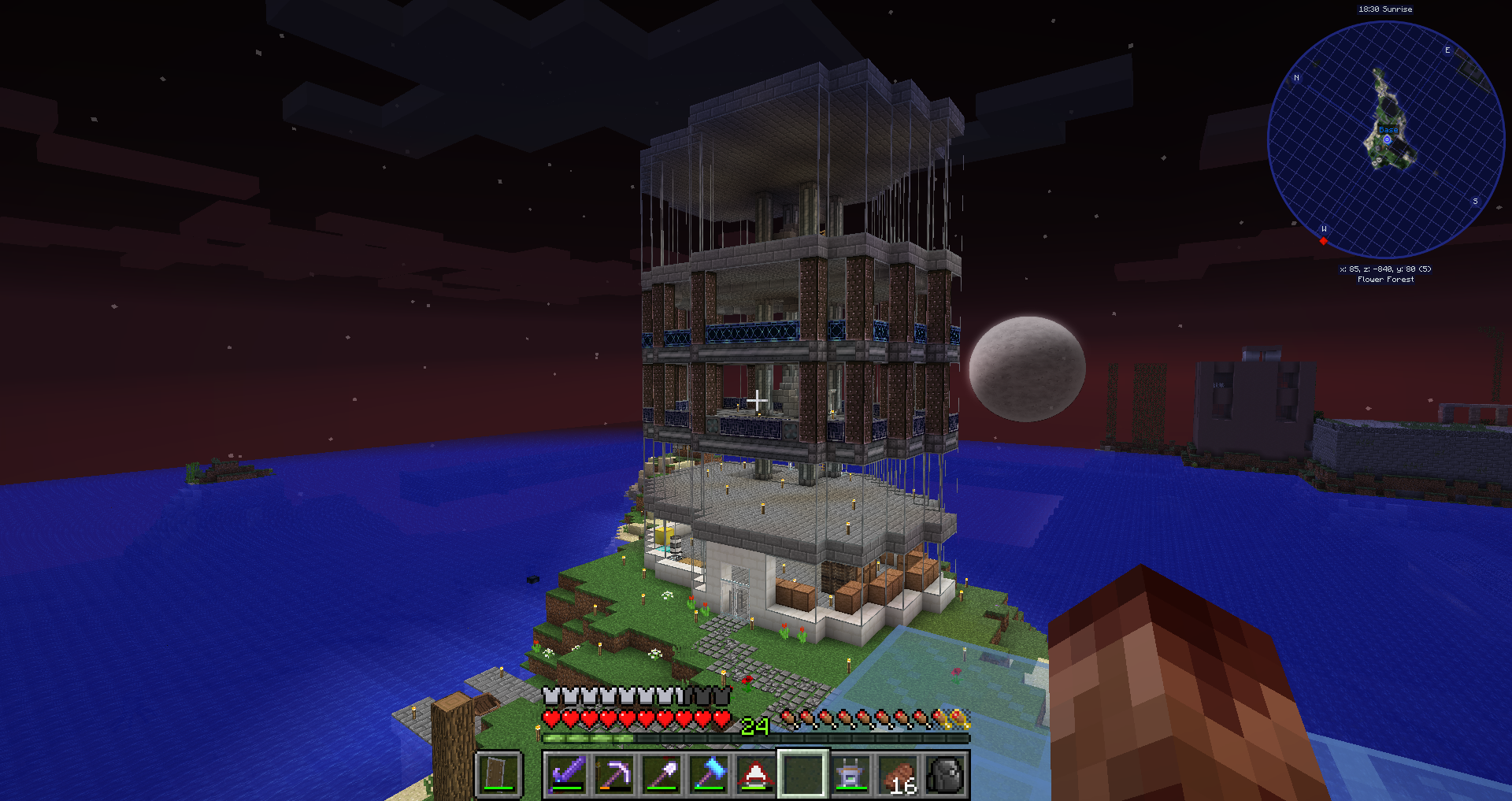Select the purple sword hotbar slot
The width and height of the screenshot is (1512, 801).
(567, 773)
